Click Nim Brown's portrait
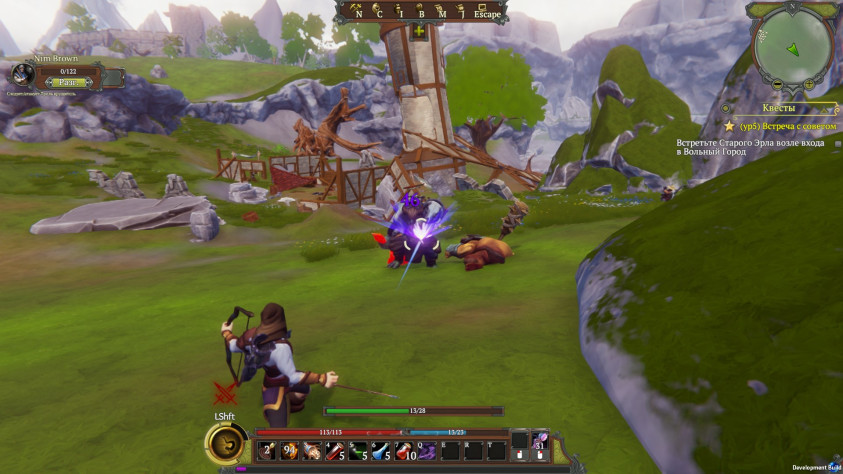Screen dimensions: 843x474 (x=23, y=75)
